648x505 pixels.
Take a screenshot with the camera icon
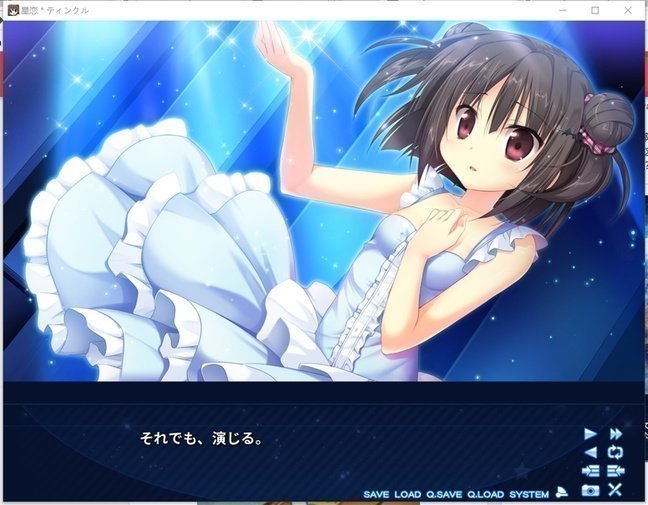590,490
